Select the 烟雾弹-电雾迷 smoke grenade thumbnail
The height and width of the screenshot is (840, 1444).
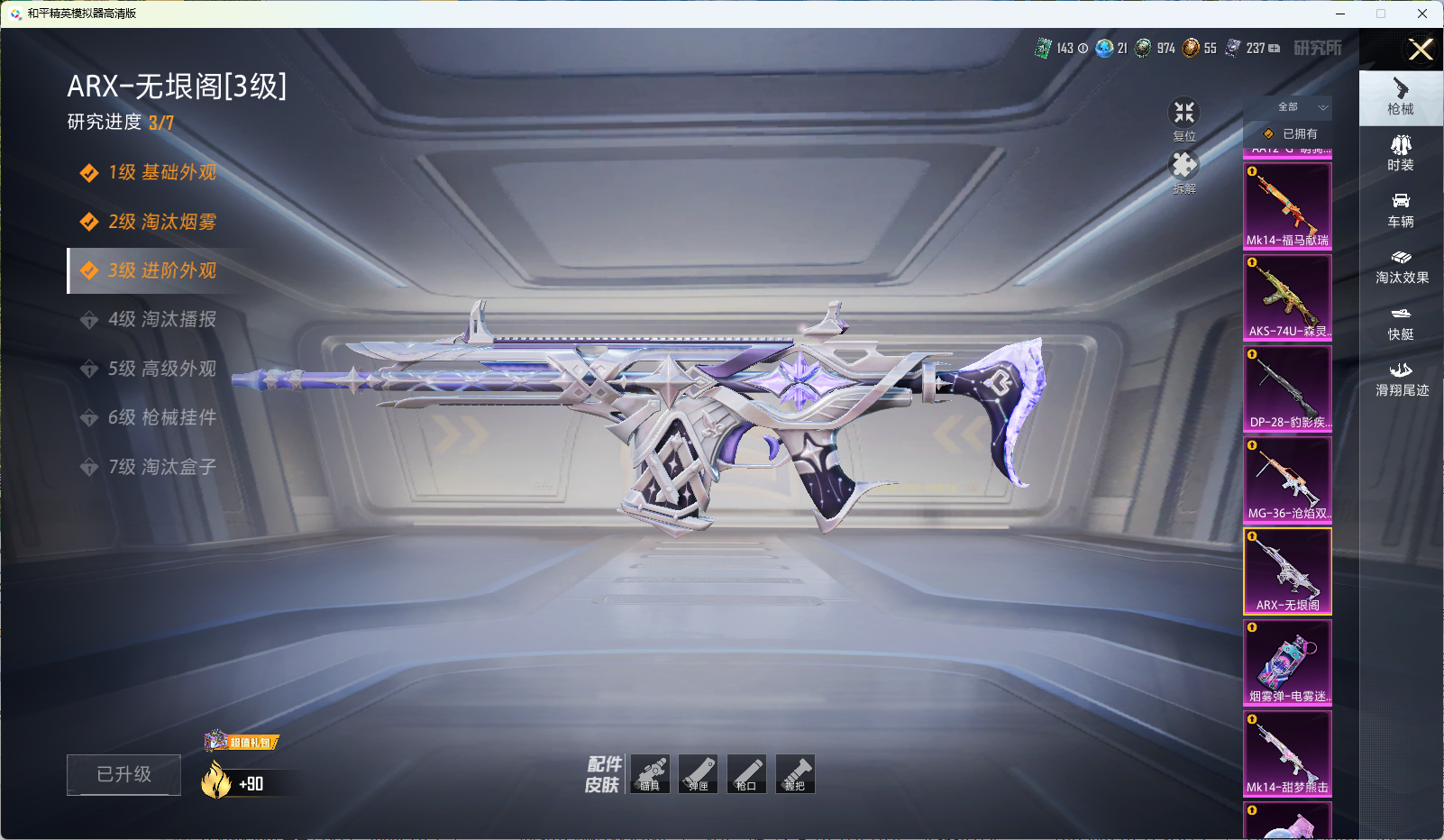1287,662
